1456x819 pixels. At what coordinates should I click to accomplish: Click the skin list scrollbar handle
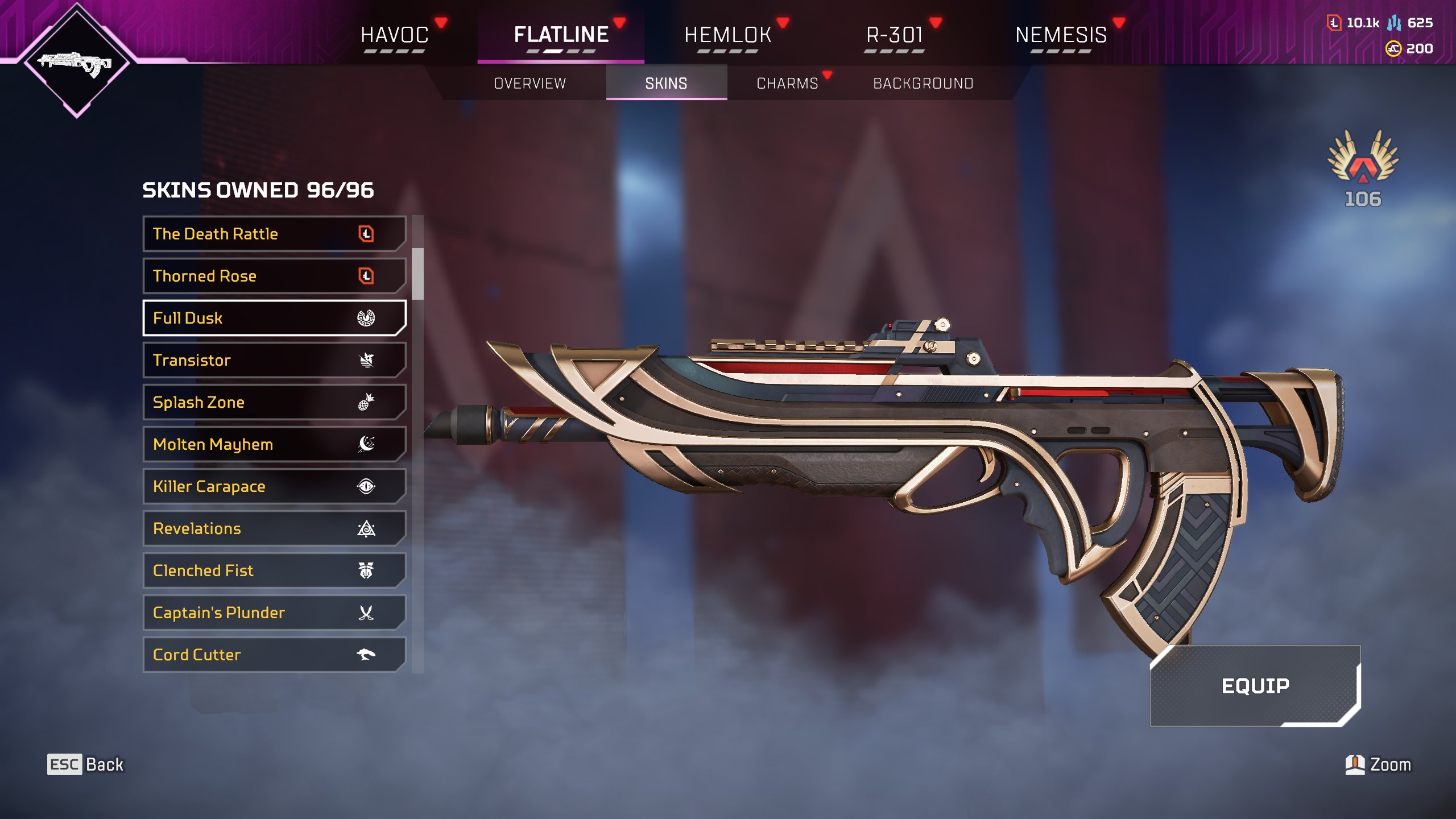[418, 274]
